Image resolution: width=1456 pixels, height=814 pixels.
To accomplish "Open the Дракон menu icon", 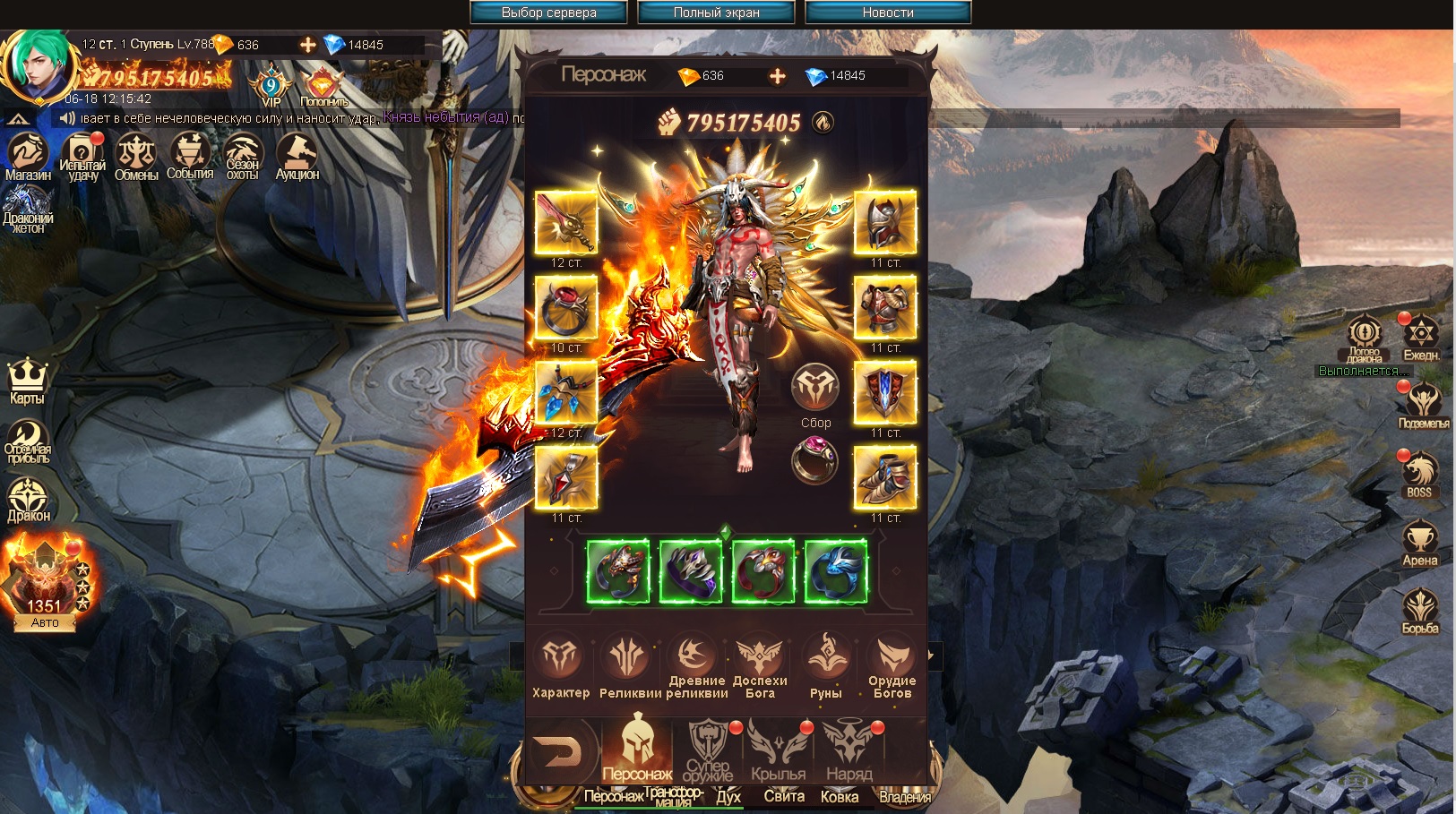I will [28, 499].
